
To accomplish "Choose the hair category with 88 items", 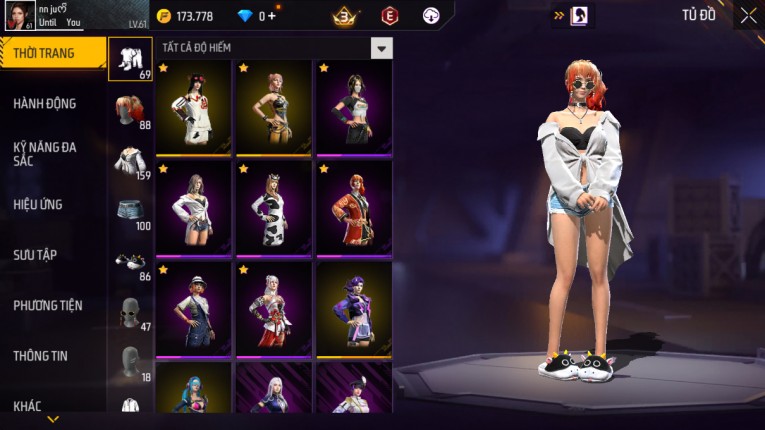I will tap(130, 112).
